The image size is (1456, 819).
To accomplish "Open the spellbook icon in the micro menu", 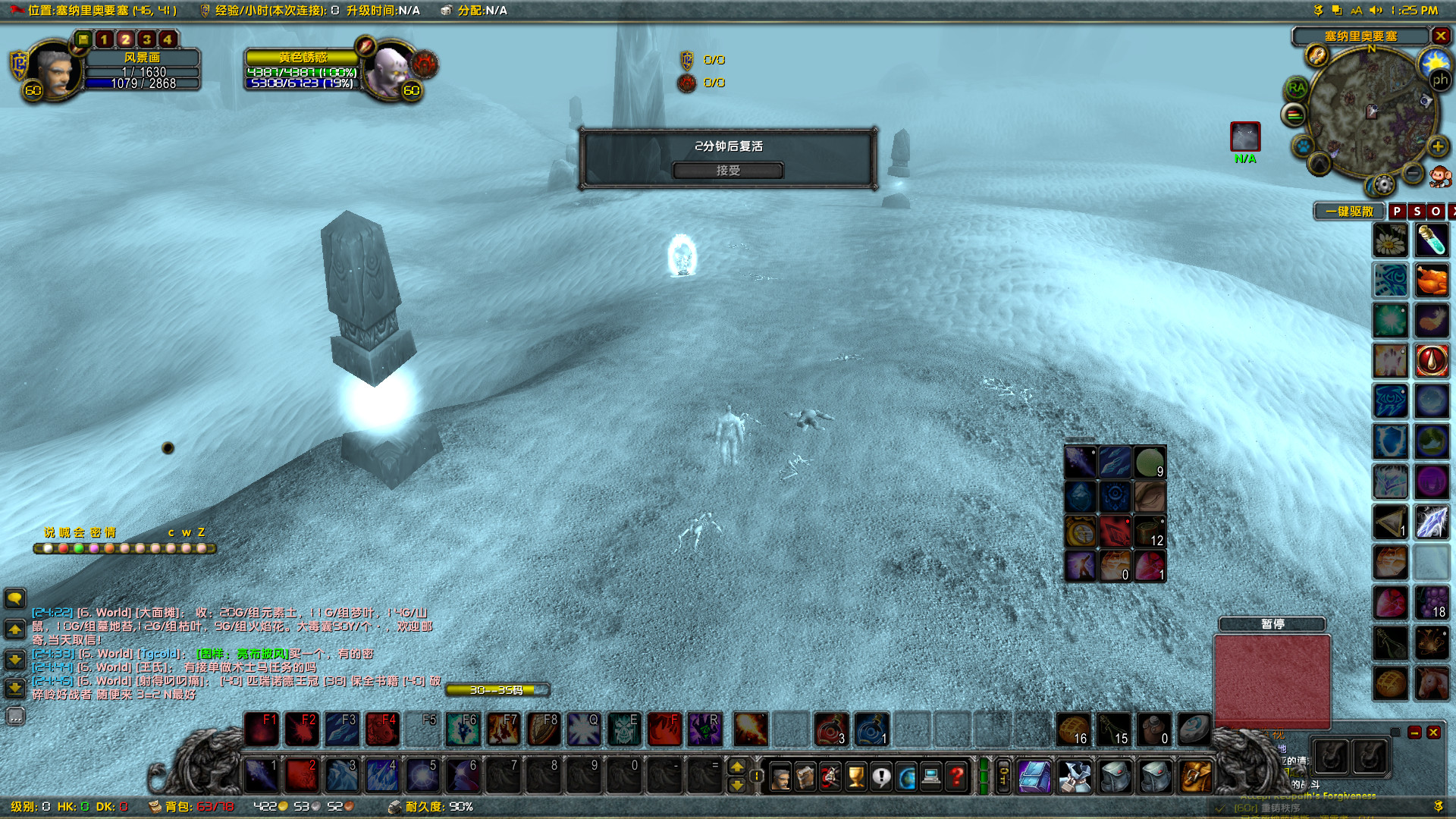I will pyautogui.click(x=805, y=777).
